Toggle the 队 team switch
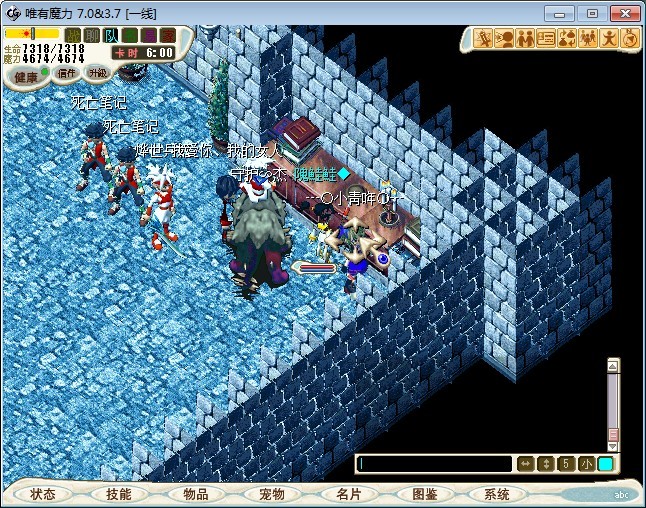The image size is (646, 508). [110, 36]
